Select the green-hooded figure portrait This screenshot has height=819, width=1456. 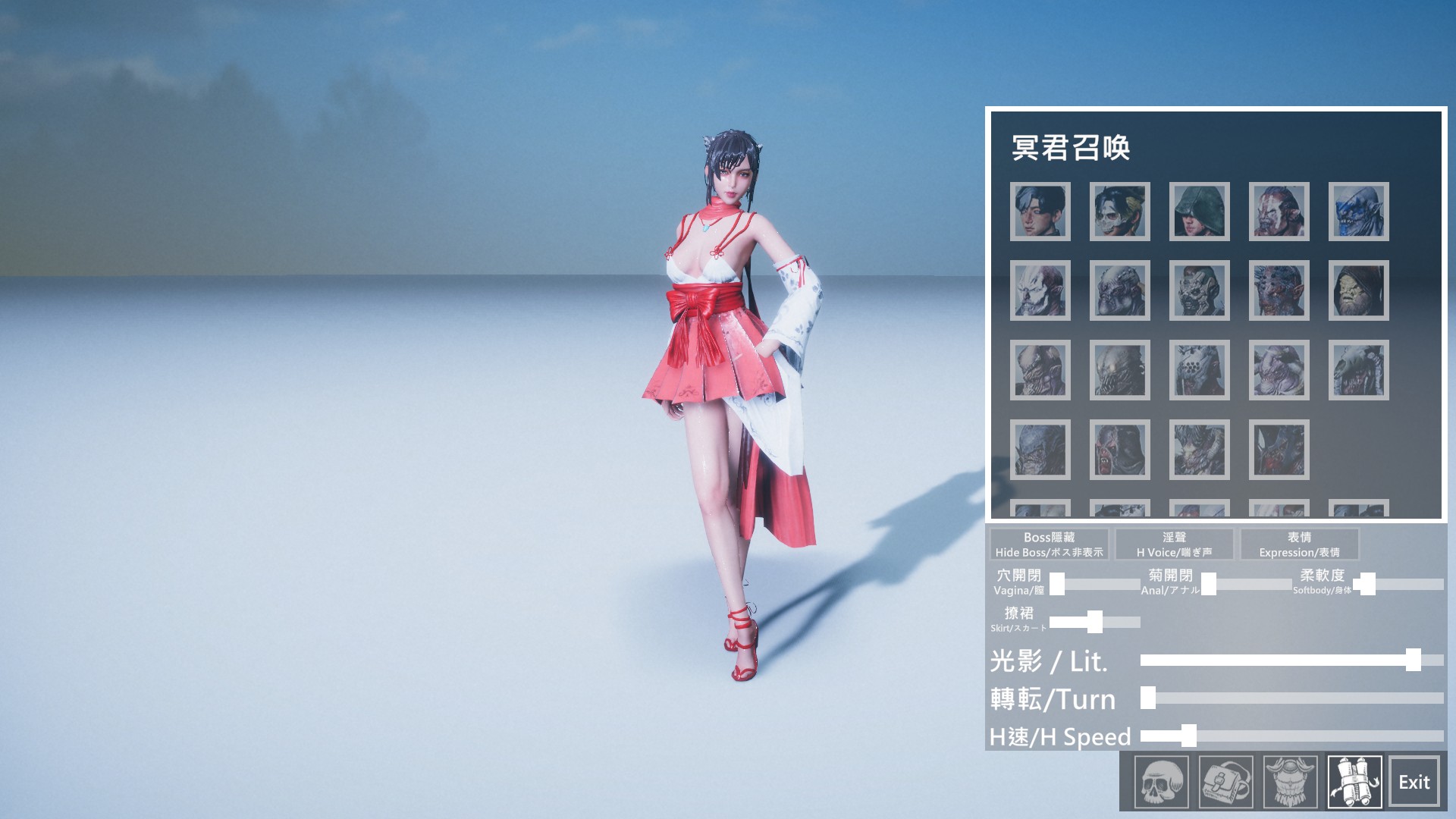(1200, 212)
